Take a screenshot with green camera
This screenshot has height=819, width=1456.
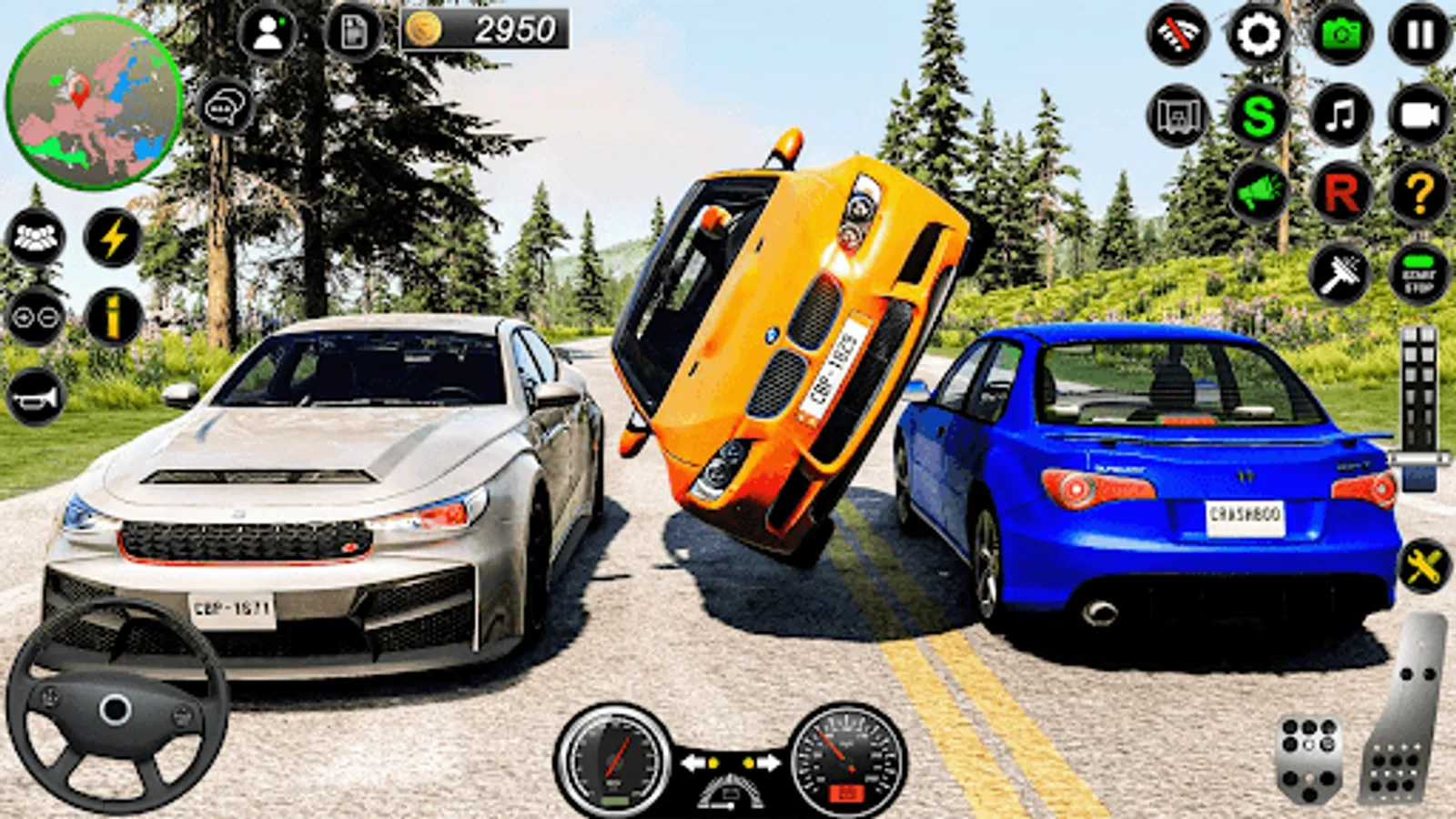click(x=1340, y=35)
